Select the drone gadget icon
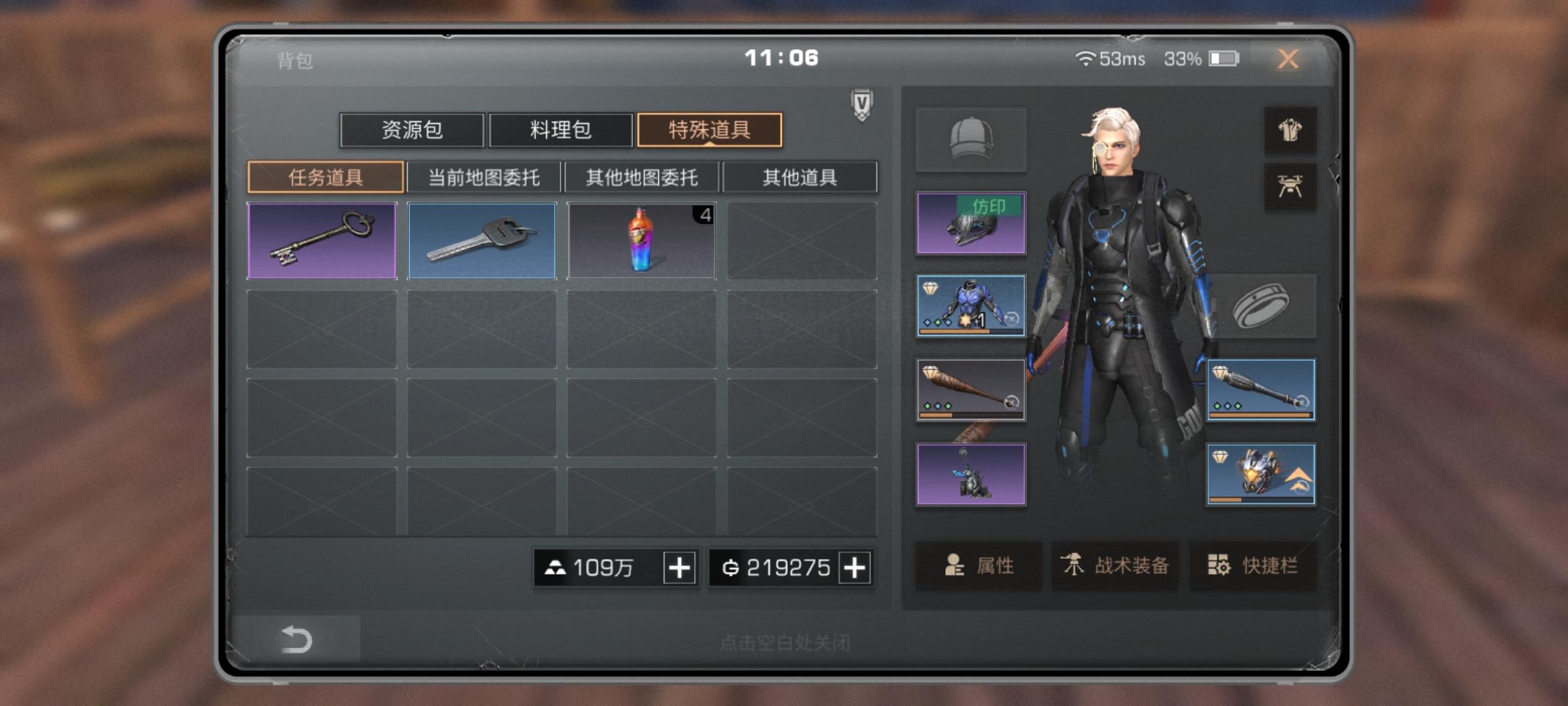1568x706 pixels. pyautogui.click(x=1290, y=188)
